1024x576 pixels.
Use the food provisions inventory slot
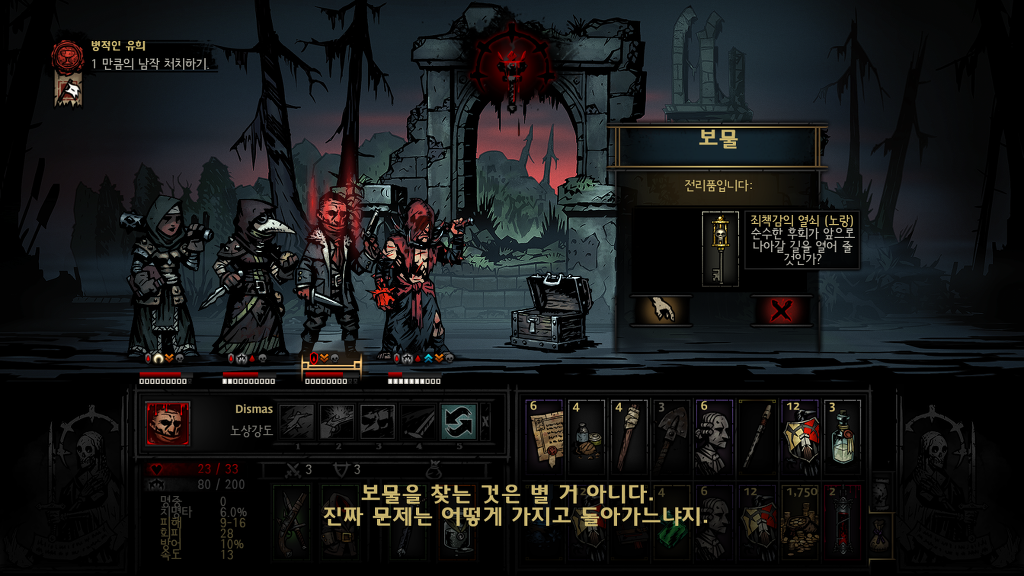[x=587, y=436]
